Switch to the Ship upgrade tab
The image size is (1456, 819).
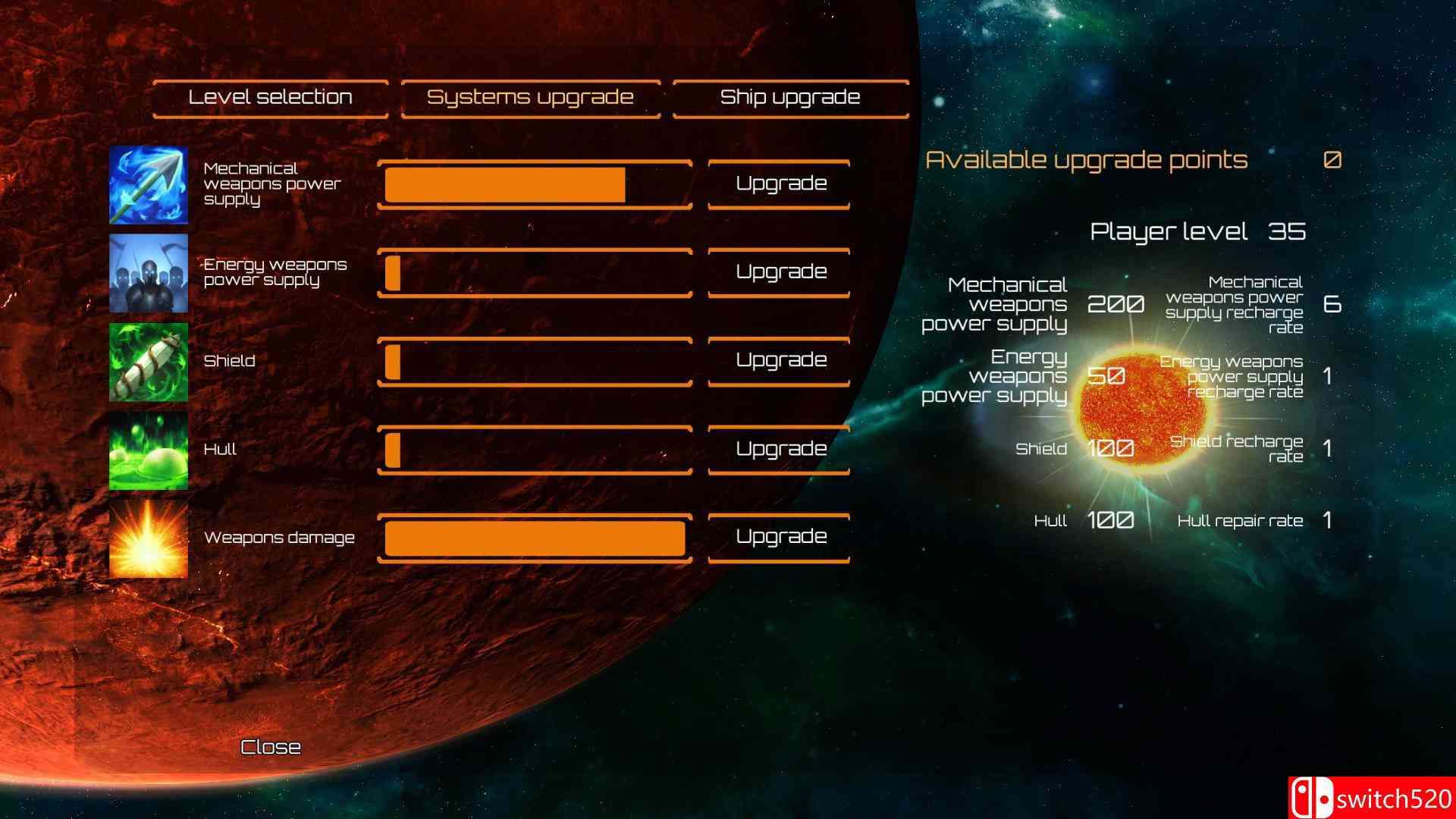pyautogui.click(x=789, y=97)
